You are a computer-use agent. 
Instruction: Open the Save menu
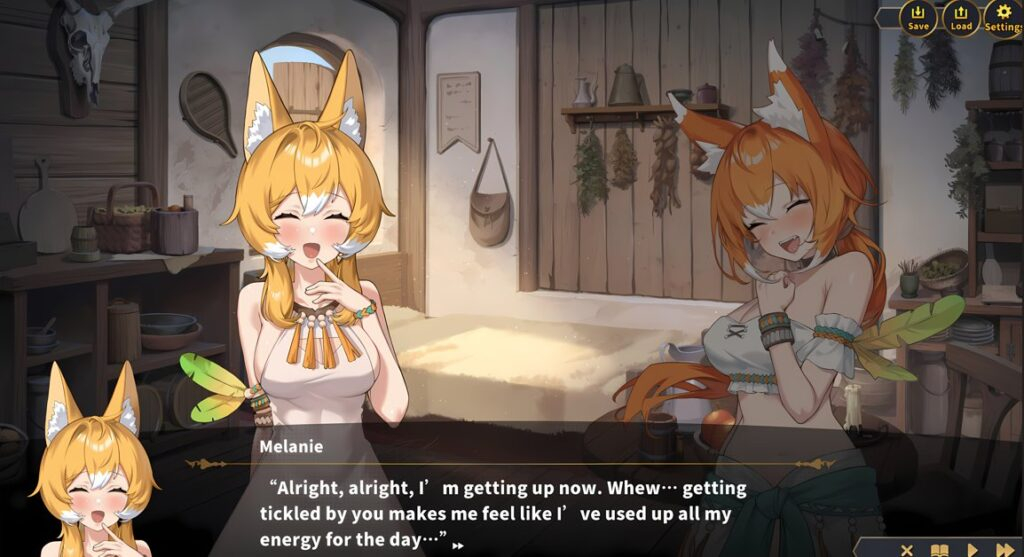click(918, 17)
